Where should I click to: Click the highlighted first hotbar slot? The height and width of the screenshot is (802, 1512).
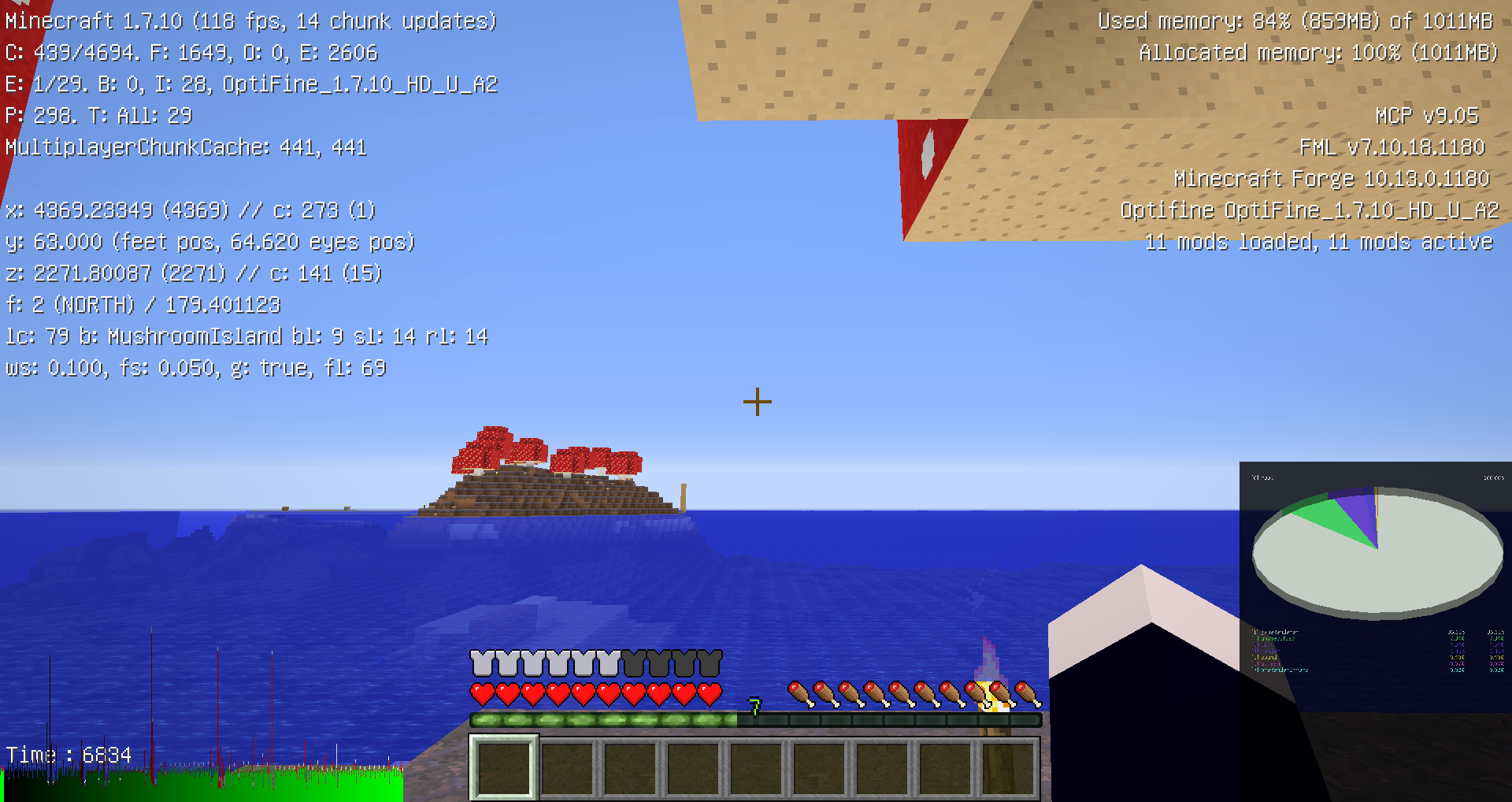point(506,769)
